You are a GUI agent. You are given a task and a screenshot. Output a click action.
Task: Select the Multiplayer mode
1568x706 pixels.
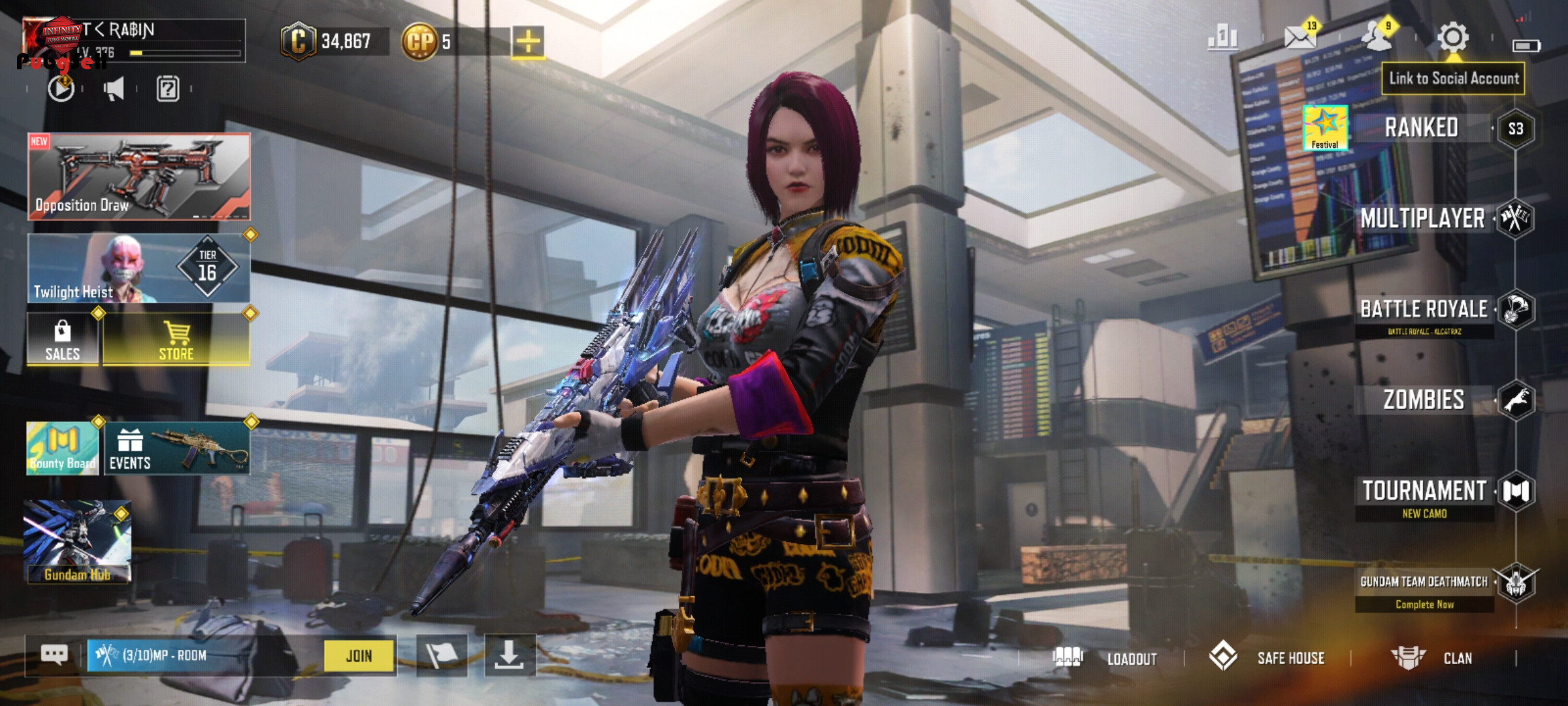tap(1422, 218)
